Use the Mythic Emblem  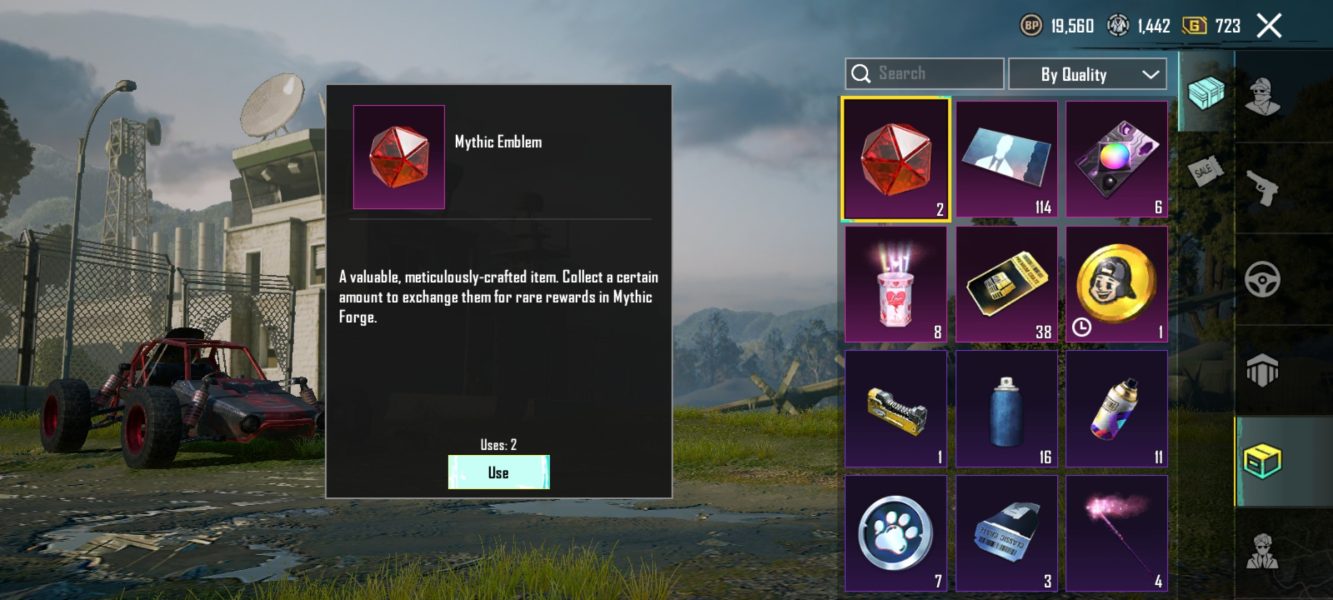(498, 472)
